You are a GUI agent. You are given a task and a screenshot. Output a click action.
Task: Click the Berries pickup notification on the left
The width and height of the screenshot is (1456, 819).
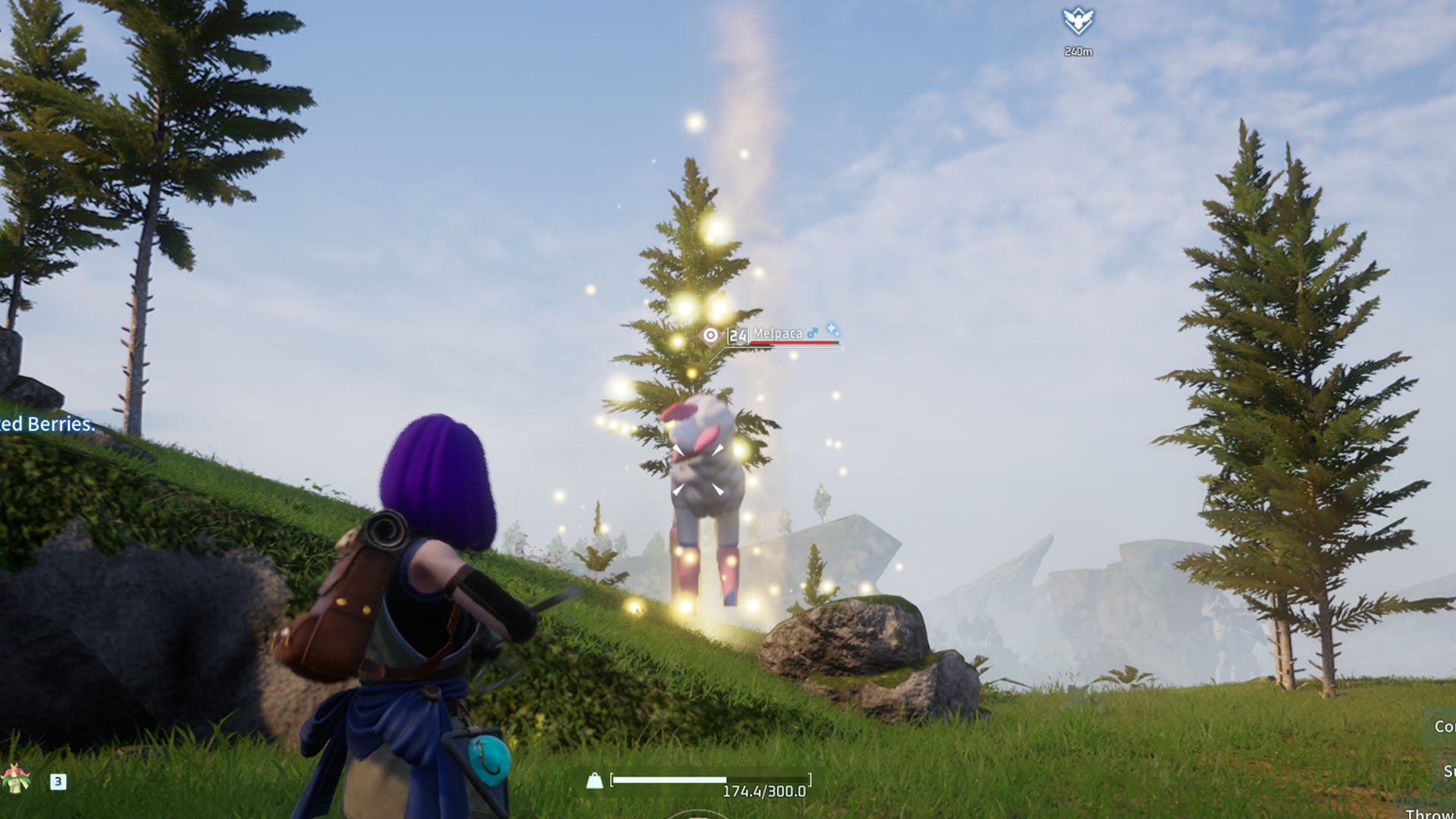pyautogui.click(x=45, y=425)
